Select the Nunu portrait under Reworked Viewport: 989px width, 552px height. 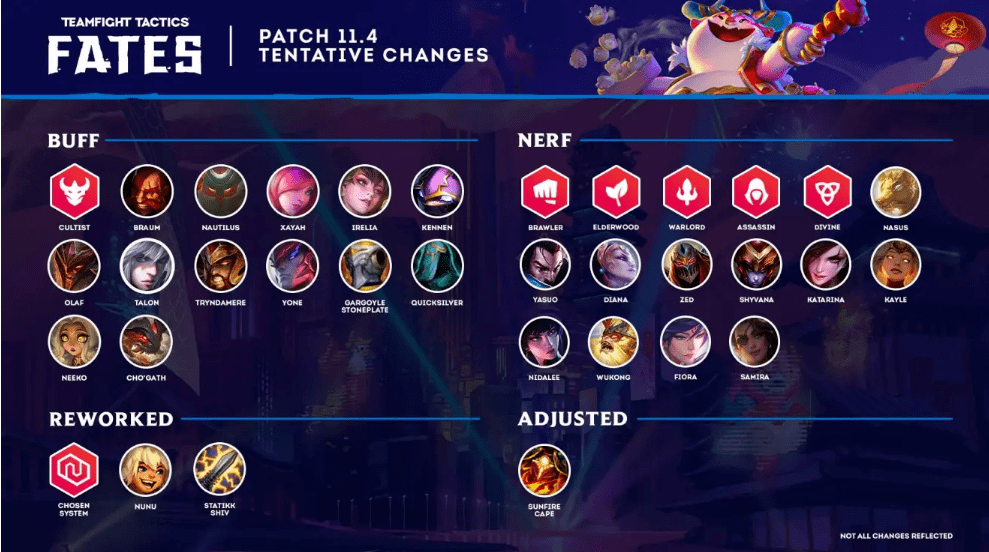click(x=147, y=469)
